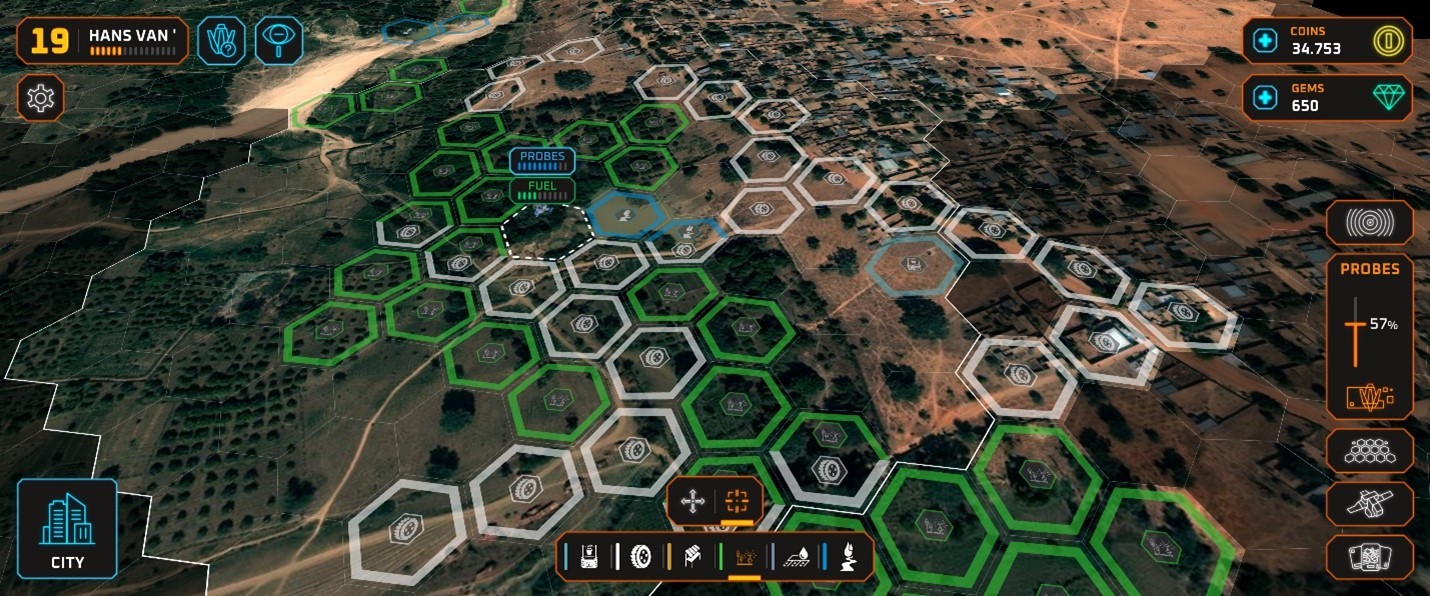1430x596 pixels.
Task: Toggle the eye magnifier view icon
Action: pyautogui.click(x=278, y=41)
